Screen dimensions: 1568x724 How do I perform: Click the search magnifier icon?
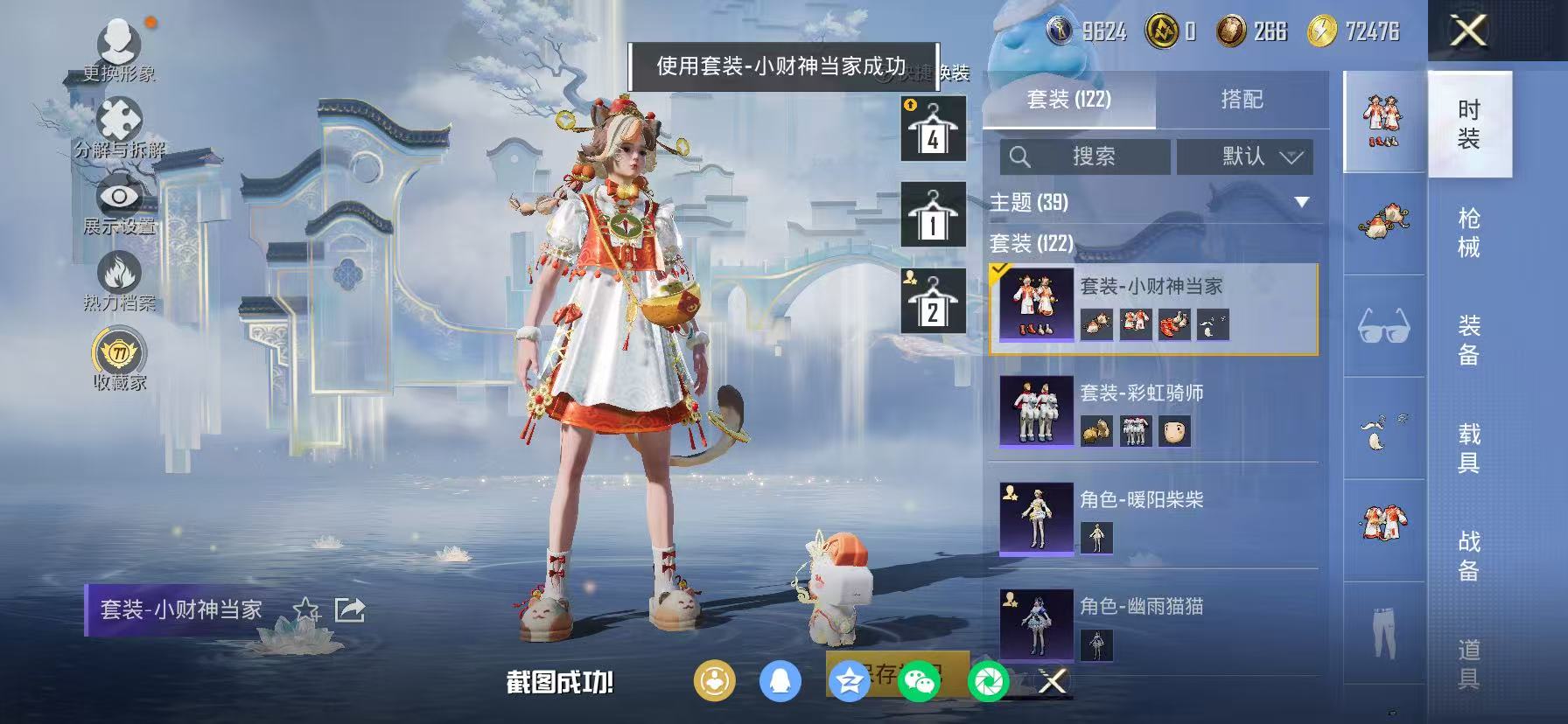(x=1020, y=157)
